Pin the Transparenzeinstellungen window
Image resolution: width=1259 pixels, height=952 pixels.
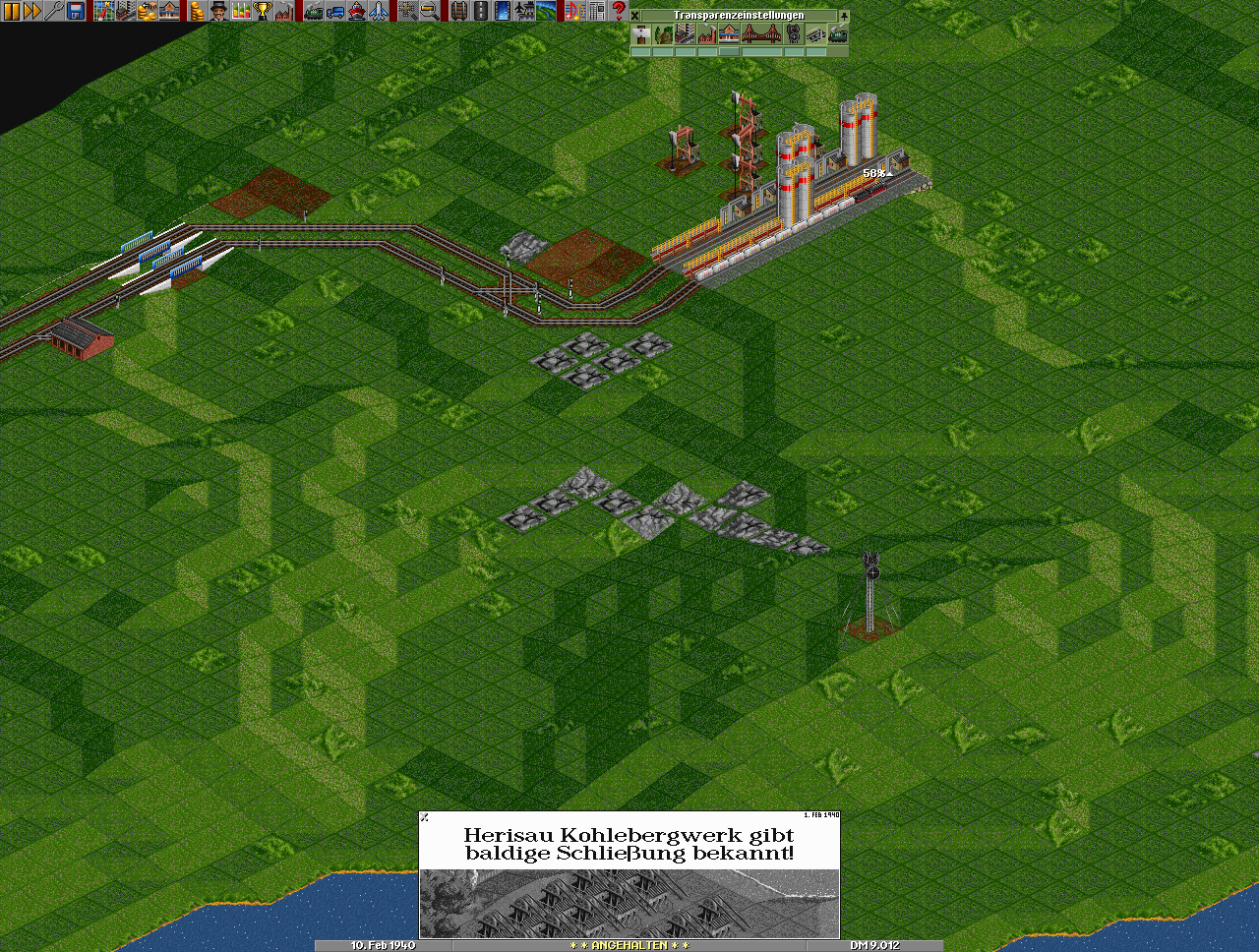[x=843, y=16]
